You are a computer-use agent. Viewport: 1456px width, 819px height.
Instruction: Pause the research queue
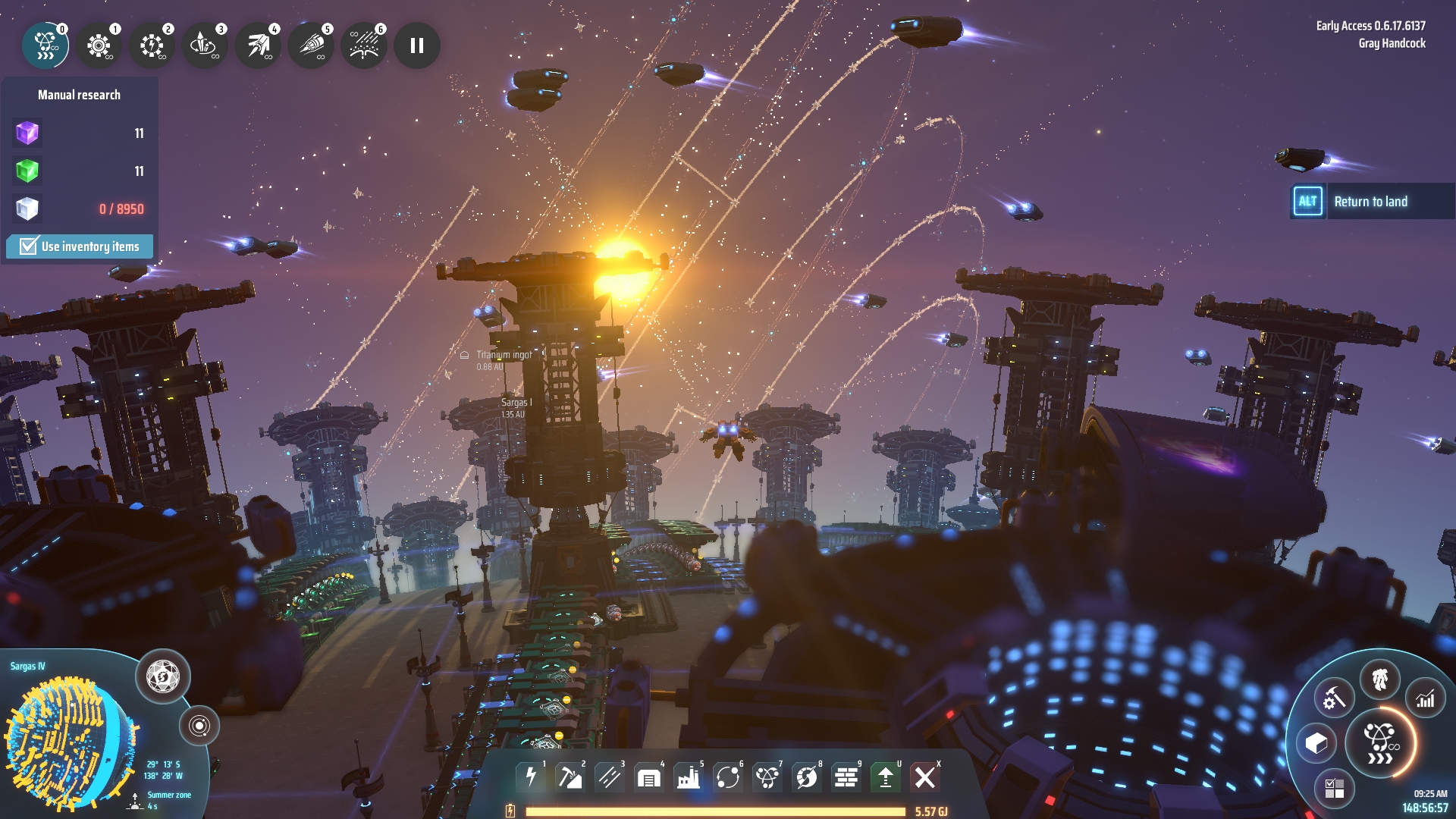coord(416,45)
